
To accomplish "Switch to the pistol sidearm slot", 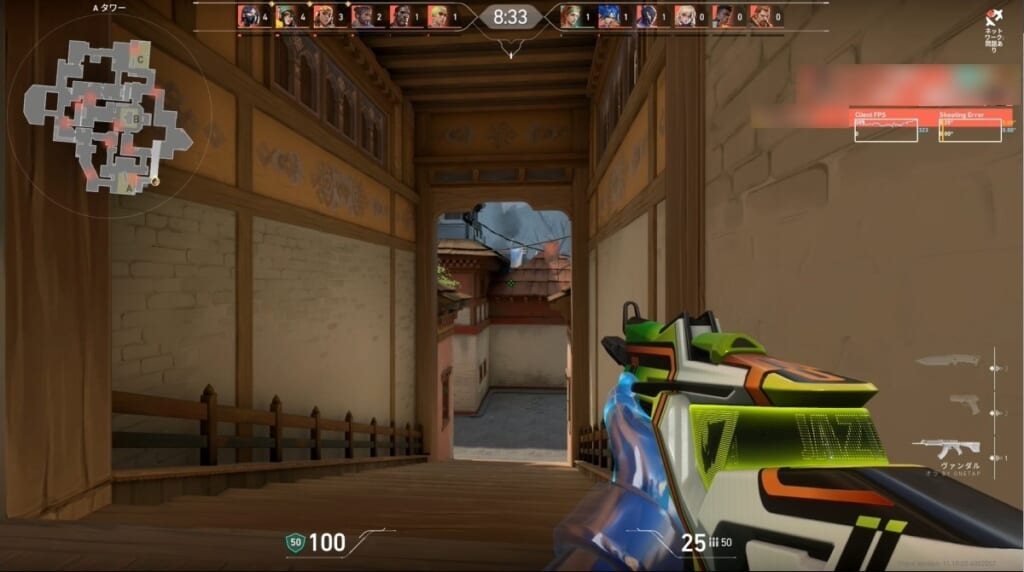I will pyautogui.click(x=964, y=403).
